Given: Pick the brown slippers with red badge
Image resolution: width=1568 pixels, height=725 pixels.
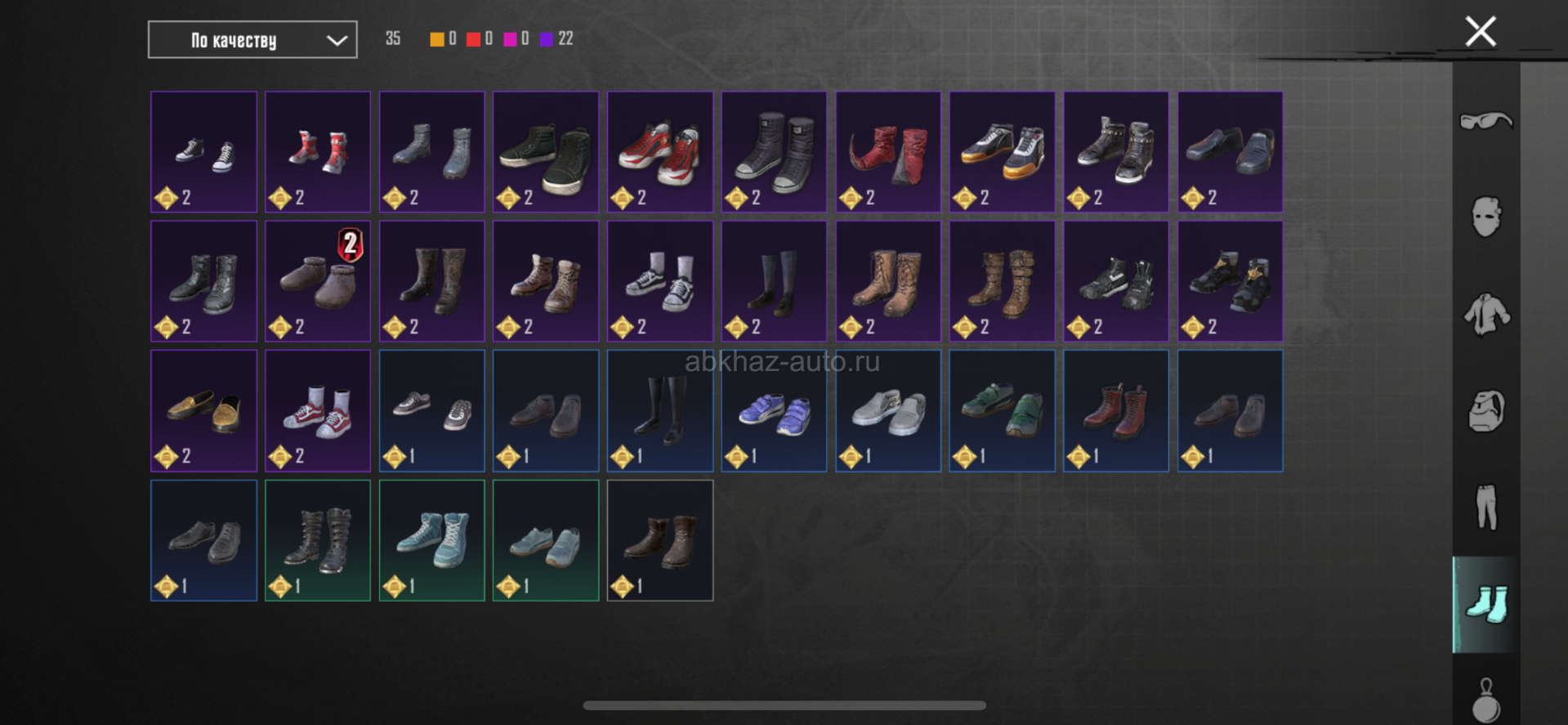Looking at the screenshot, I should (318, 281).
